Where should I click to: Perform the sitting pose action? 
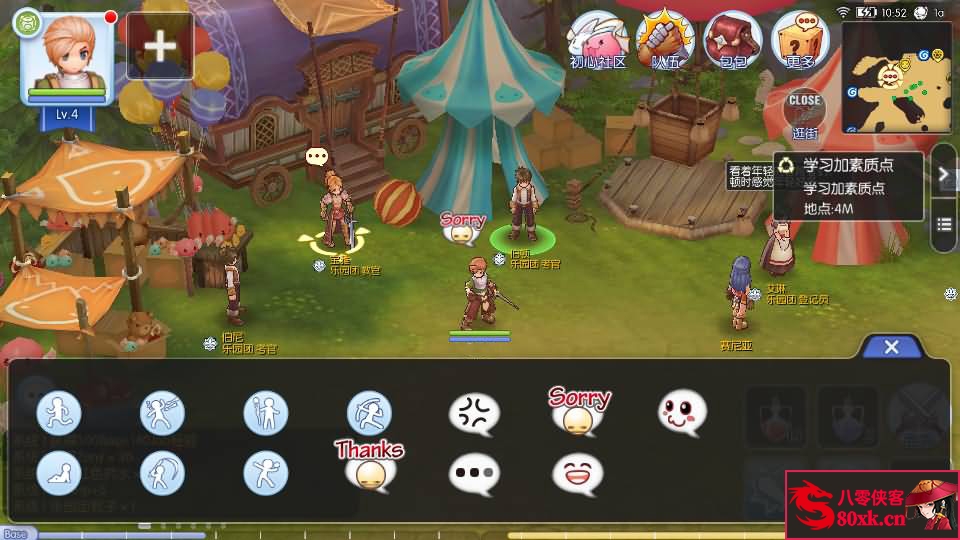[59, 473]
